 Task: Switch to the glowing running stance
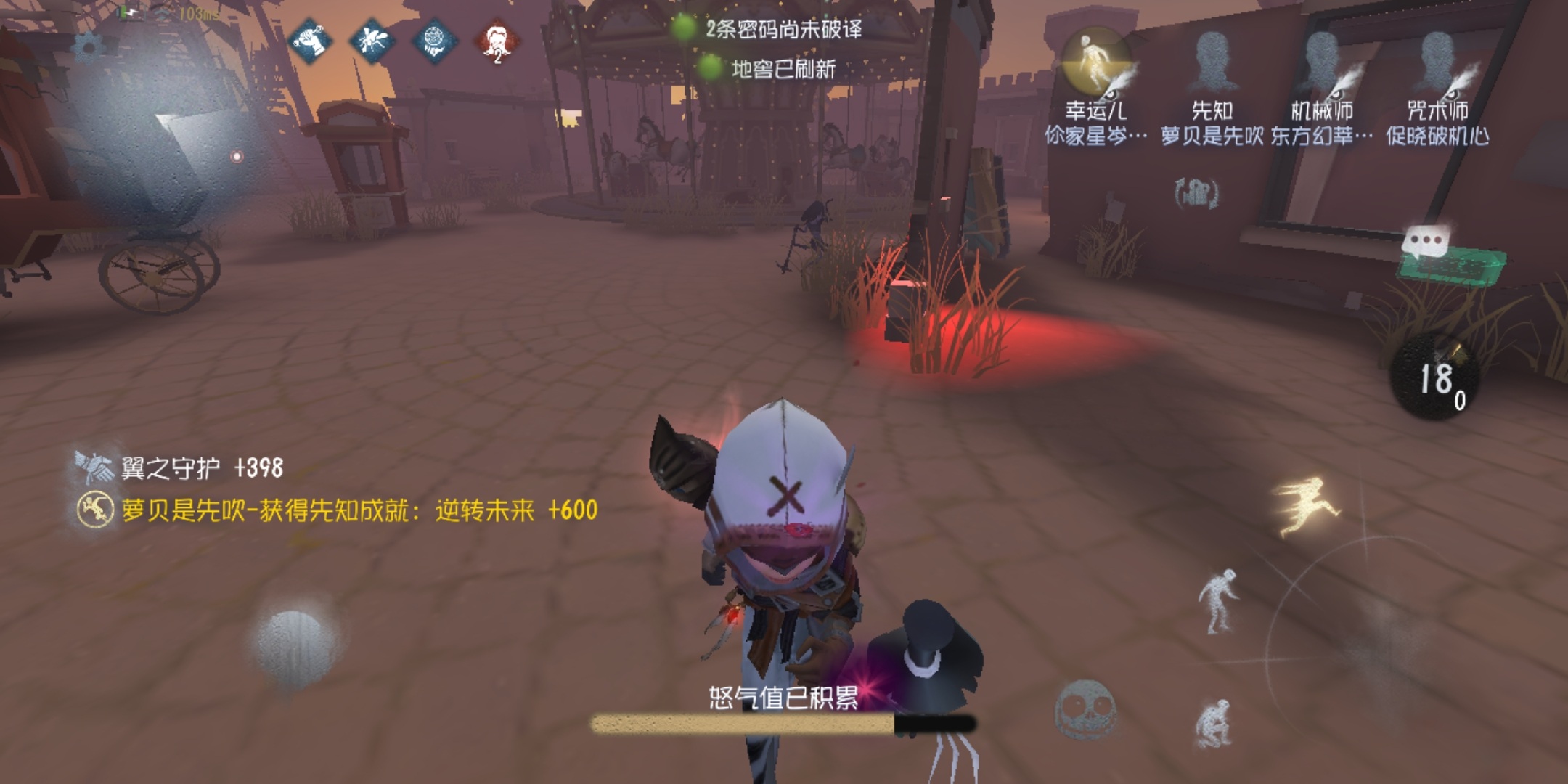(x=1304, y=505)
